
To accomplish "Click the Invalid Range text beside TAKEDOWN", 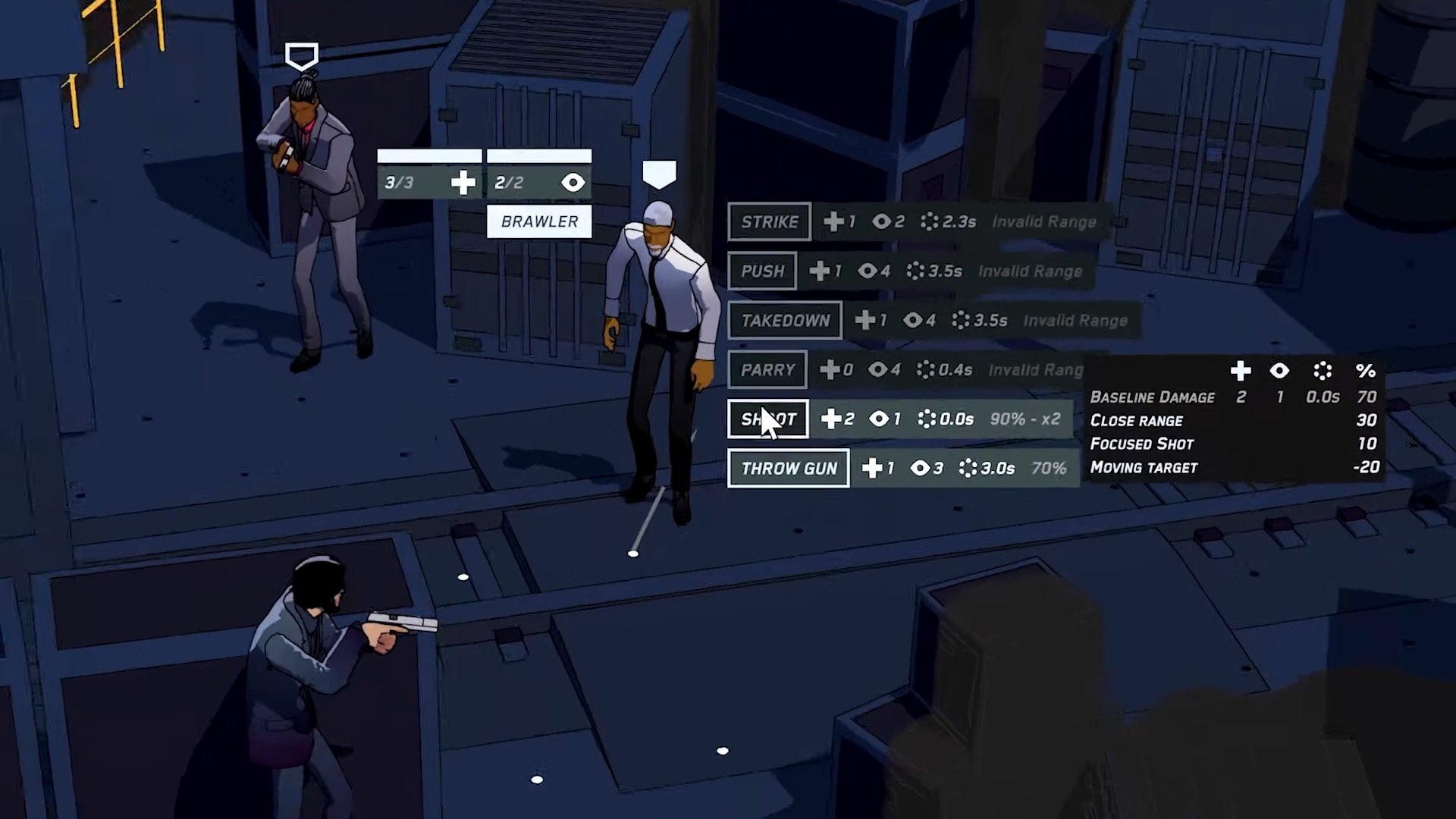I will (1075, 320).
